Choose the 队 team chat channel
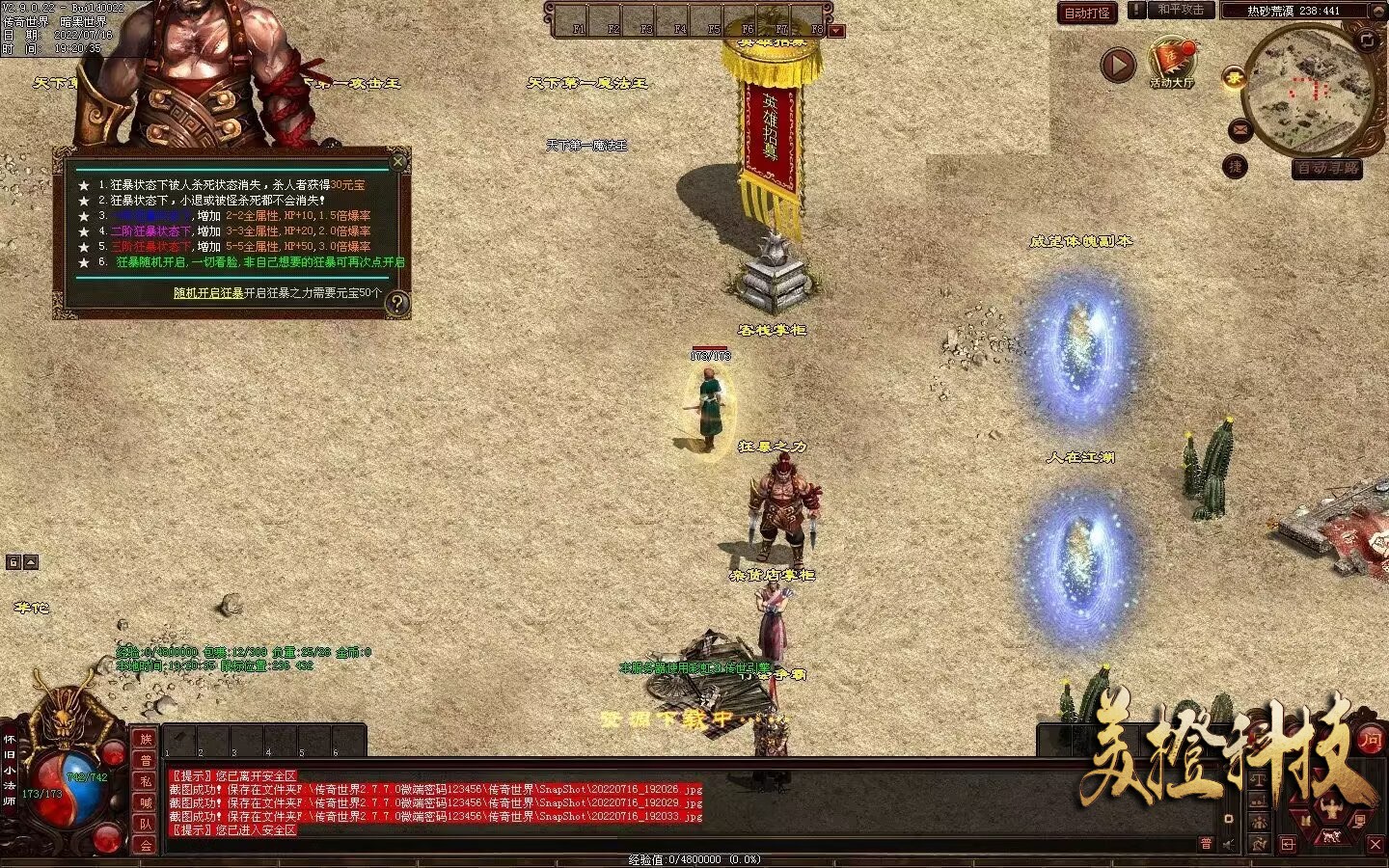The width and height of the screenshot is (1389, 868). click(146, 825)
